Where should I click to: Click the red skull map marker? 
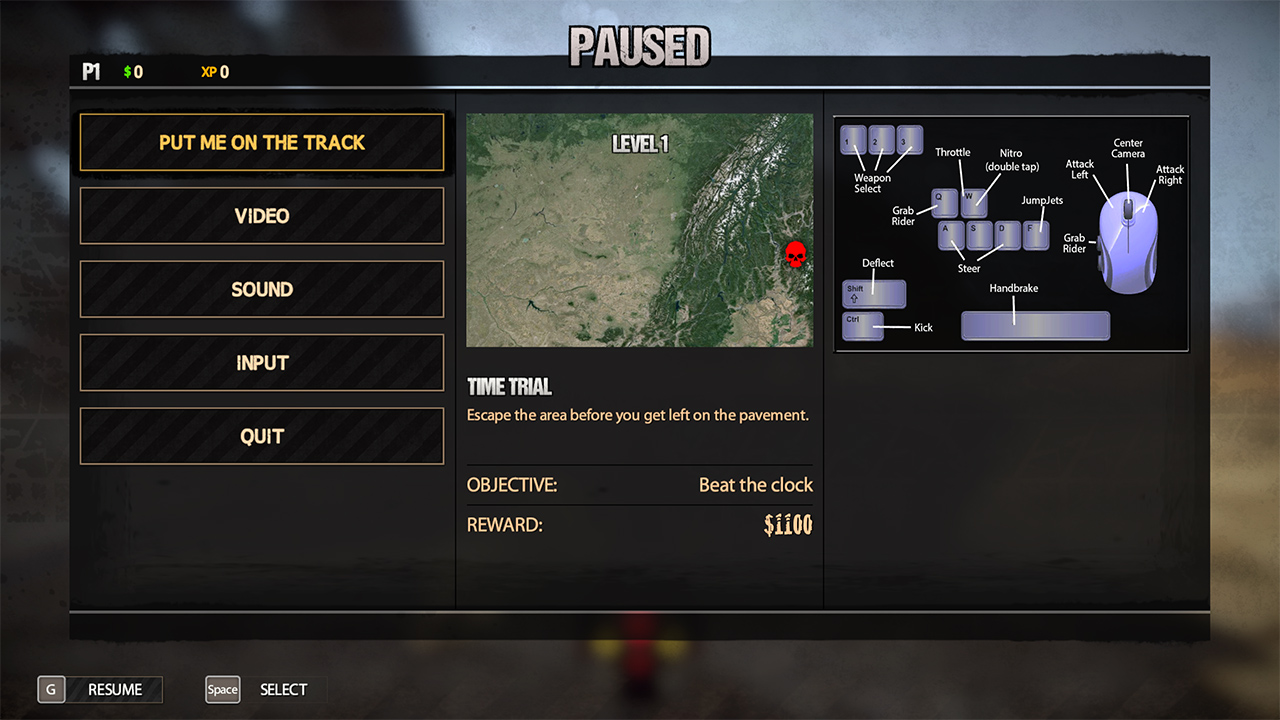[795, 255]
